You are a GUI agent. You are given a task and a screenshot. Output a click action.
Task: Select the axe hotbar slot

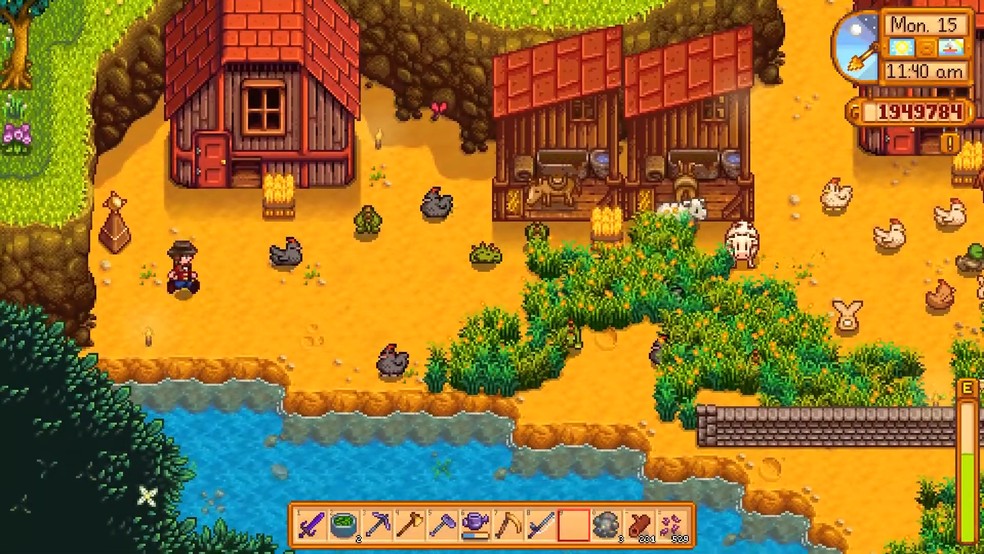tap(410, 524)
